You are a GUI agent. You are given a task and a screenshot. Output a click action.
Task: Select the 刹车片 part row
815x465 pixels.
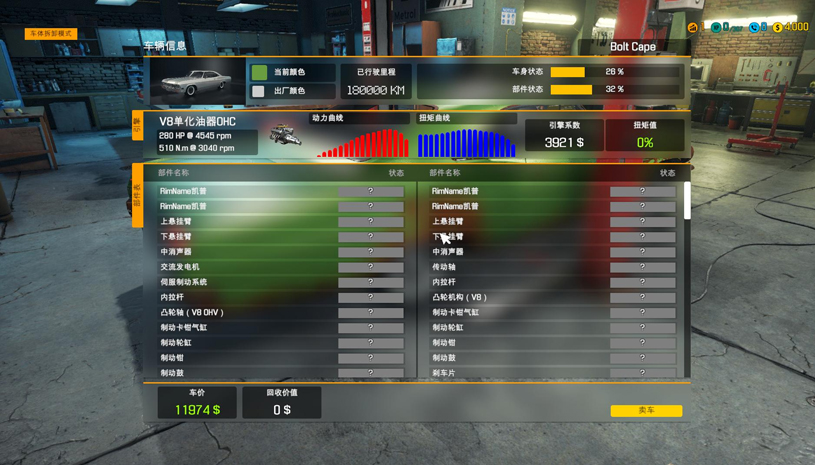552,372
